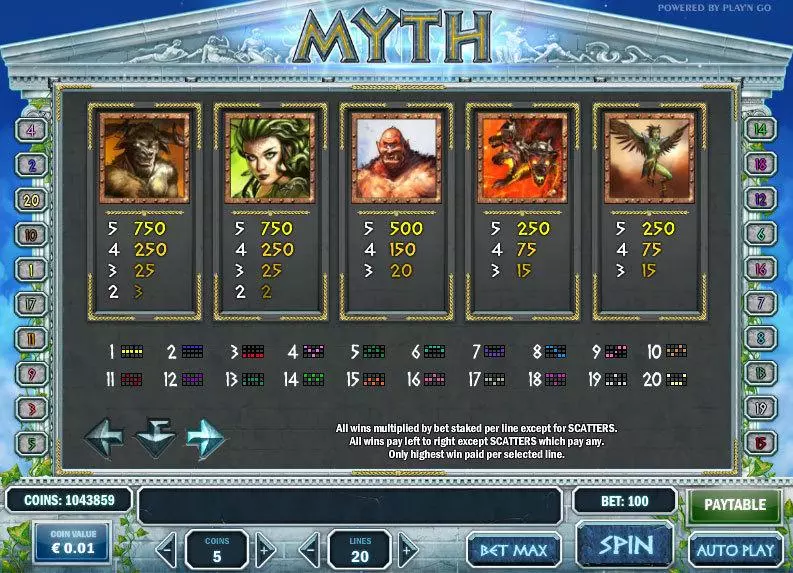Select payline 4 stone marker
This screenshot has height=573, width=793.
31,130
